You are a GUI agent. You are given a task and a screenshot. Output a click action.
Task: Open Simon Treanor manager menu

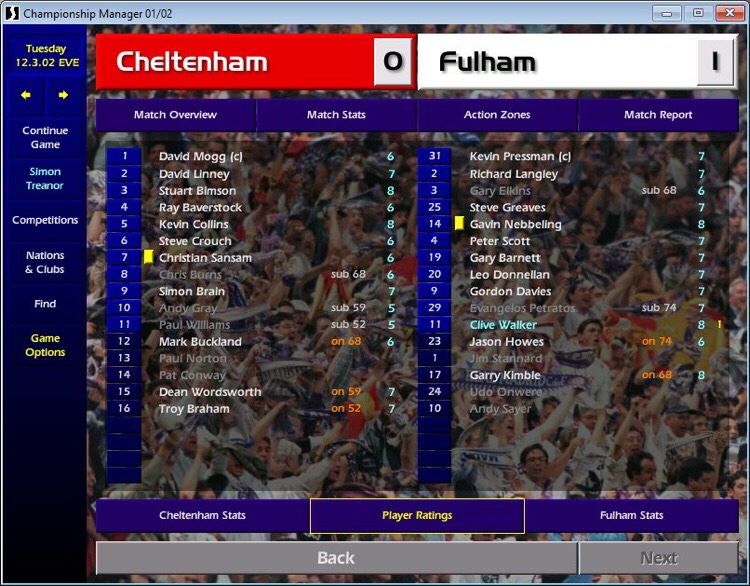pyautogui.click(x=45, y=179)
